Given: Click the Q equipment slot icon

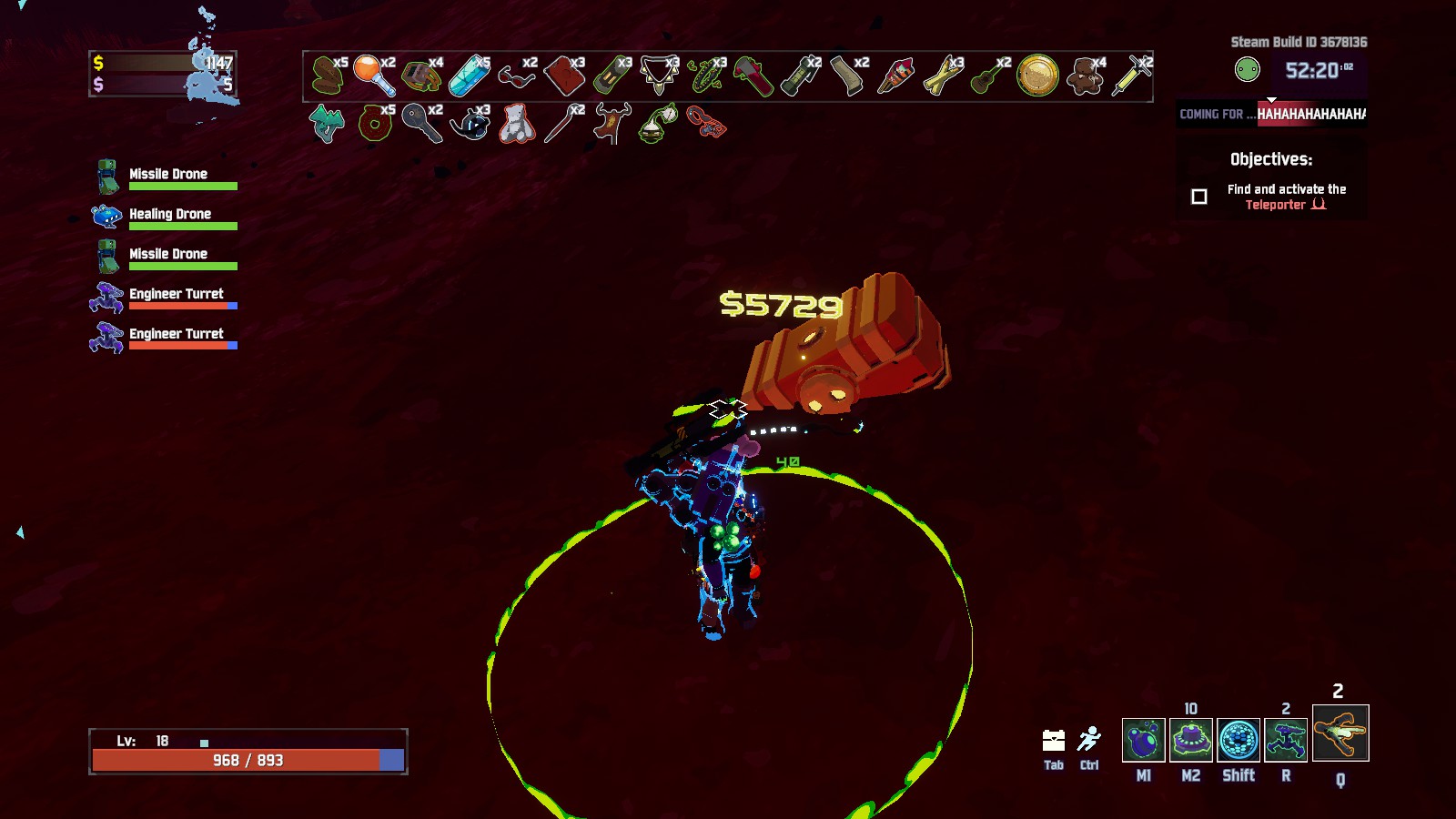Looking at the screenshot, I should [x=1340, y=737].
